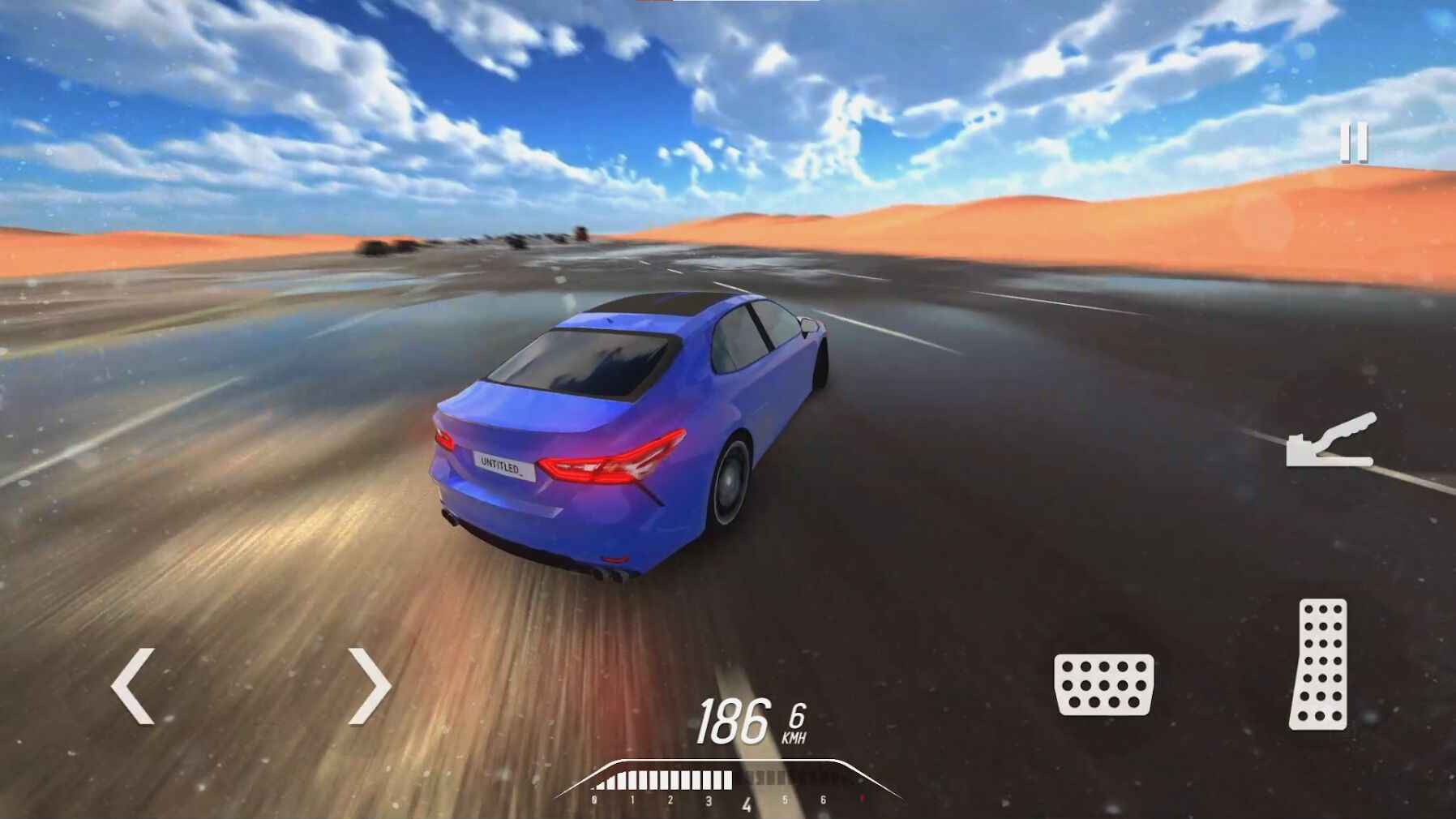Pull the handbrake lever icon
Image resolution: width=1456 pixels, height=819 pixels.
coord(1330,442)
